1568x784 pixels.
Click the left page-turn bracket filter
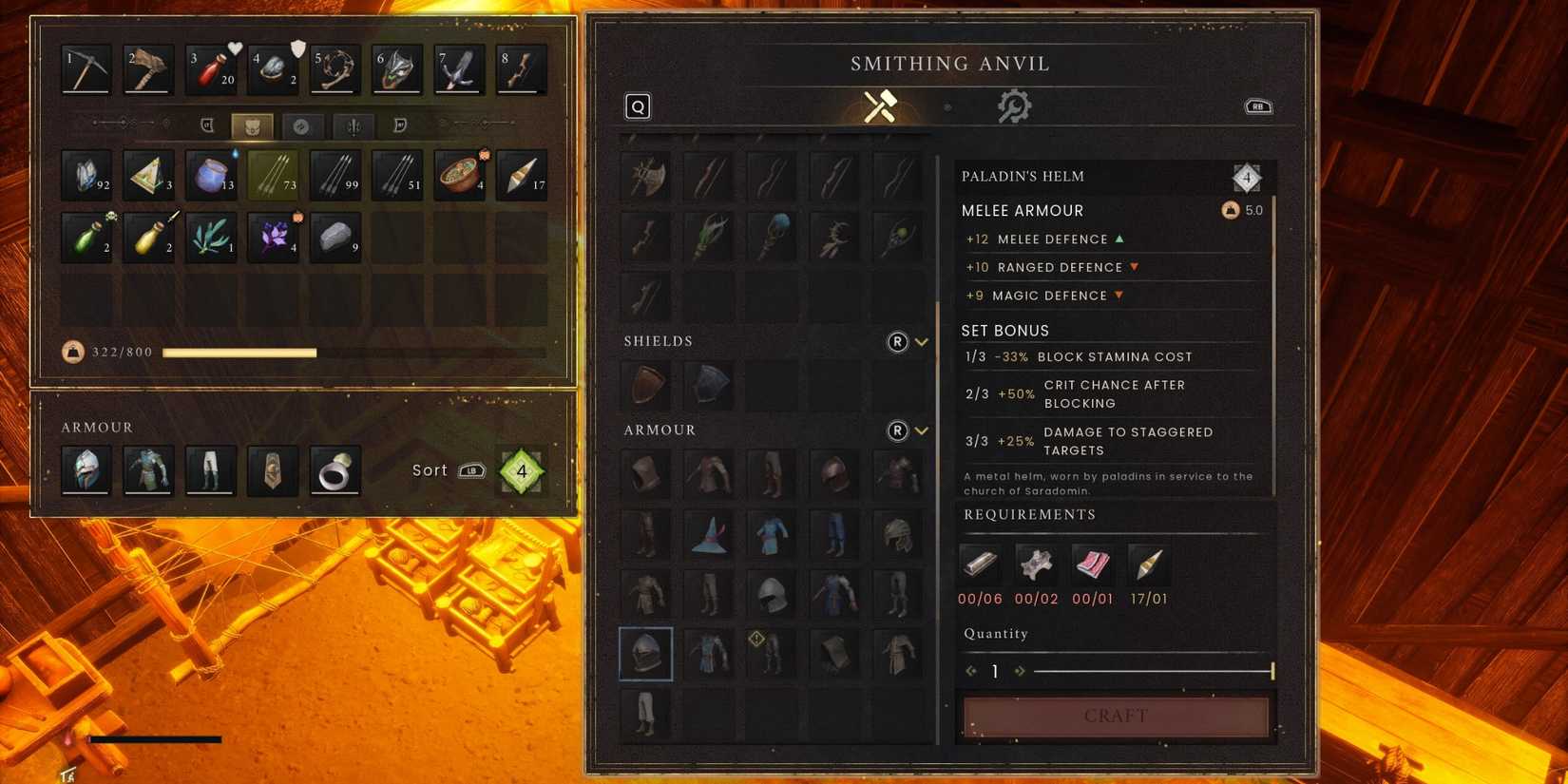click(207, 124)
